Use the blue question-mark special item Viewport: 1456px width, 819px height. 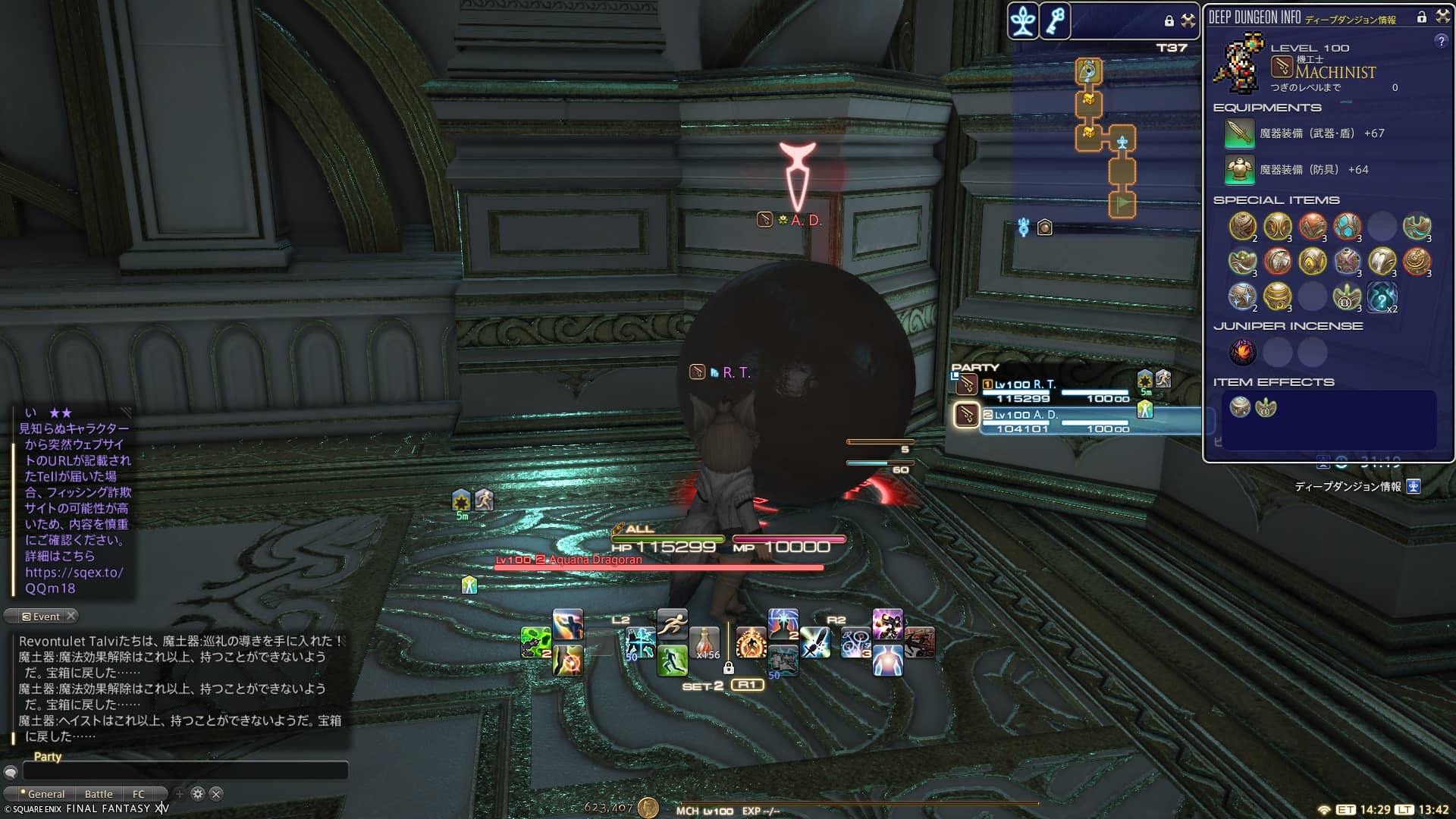click(x=1382, y=297)
